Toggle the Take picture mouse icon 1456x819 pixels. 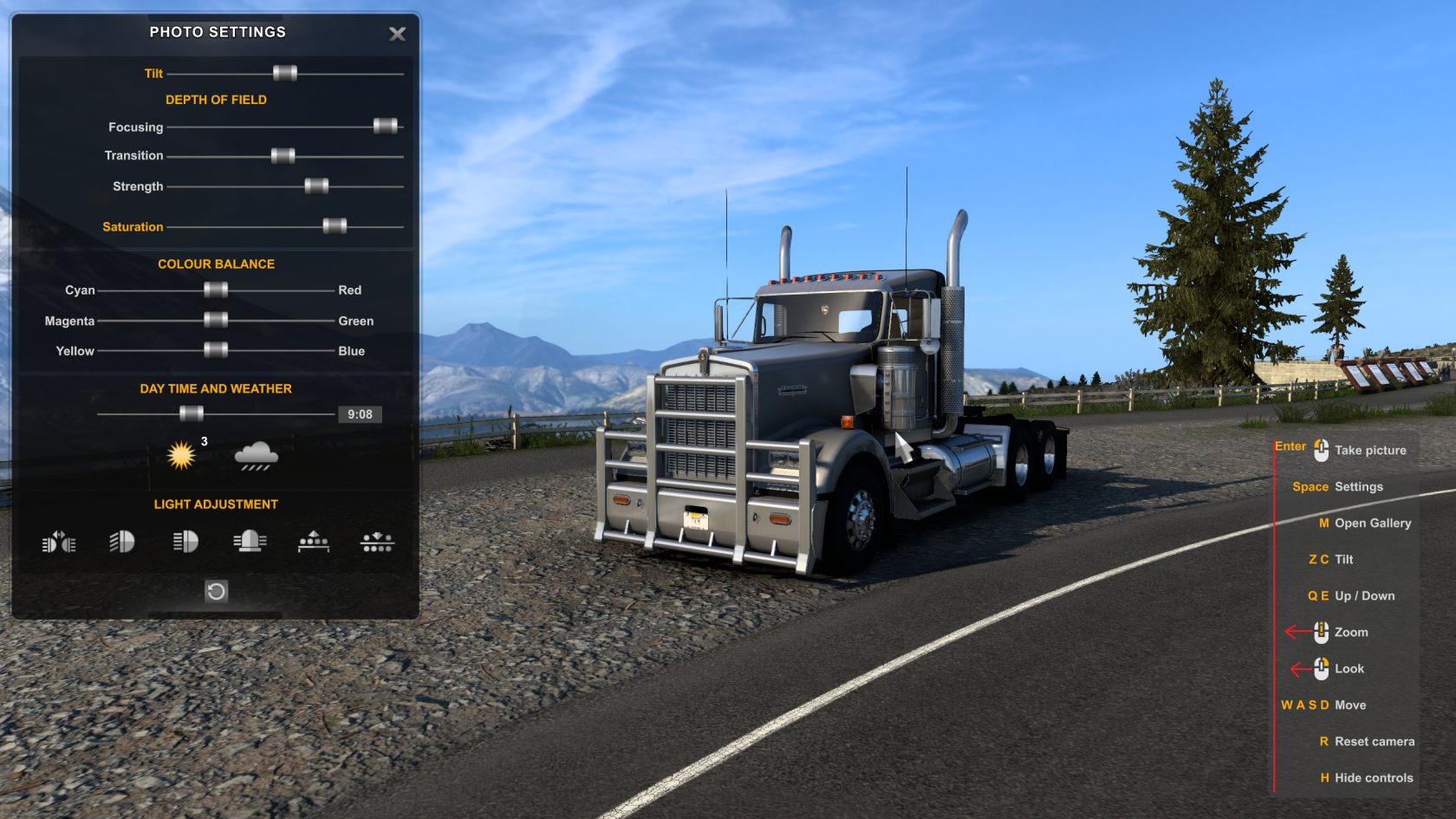coord(1320,449)
